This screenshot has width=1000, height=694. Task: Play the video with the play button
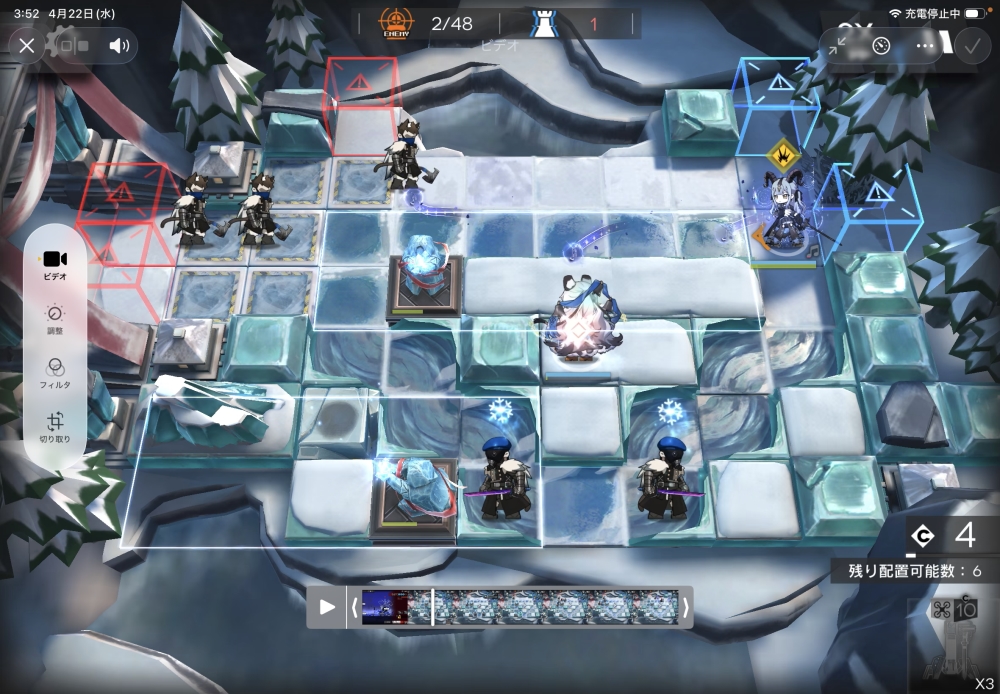pyautogui.click(x=327, y=607)
